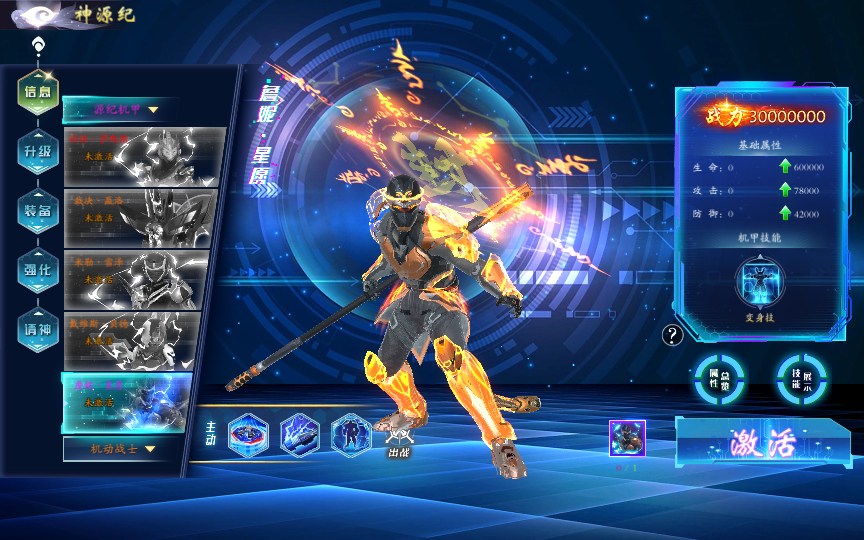
Task: Go to the 强化 (Enhance) tab
Action: [x=37, y=268]
